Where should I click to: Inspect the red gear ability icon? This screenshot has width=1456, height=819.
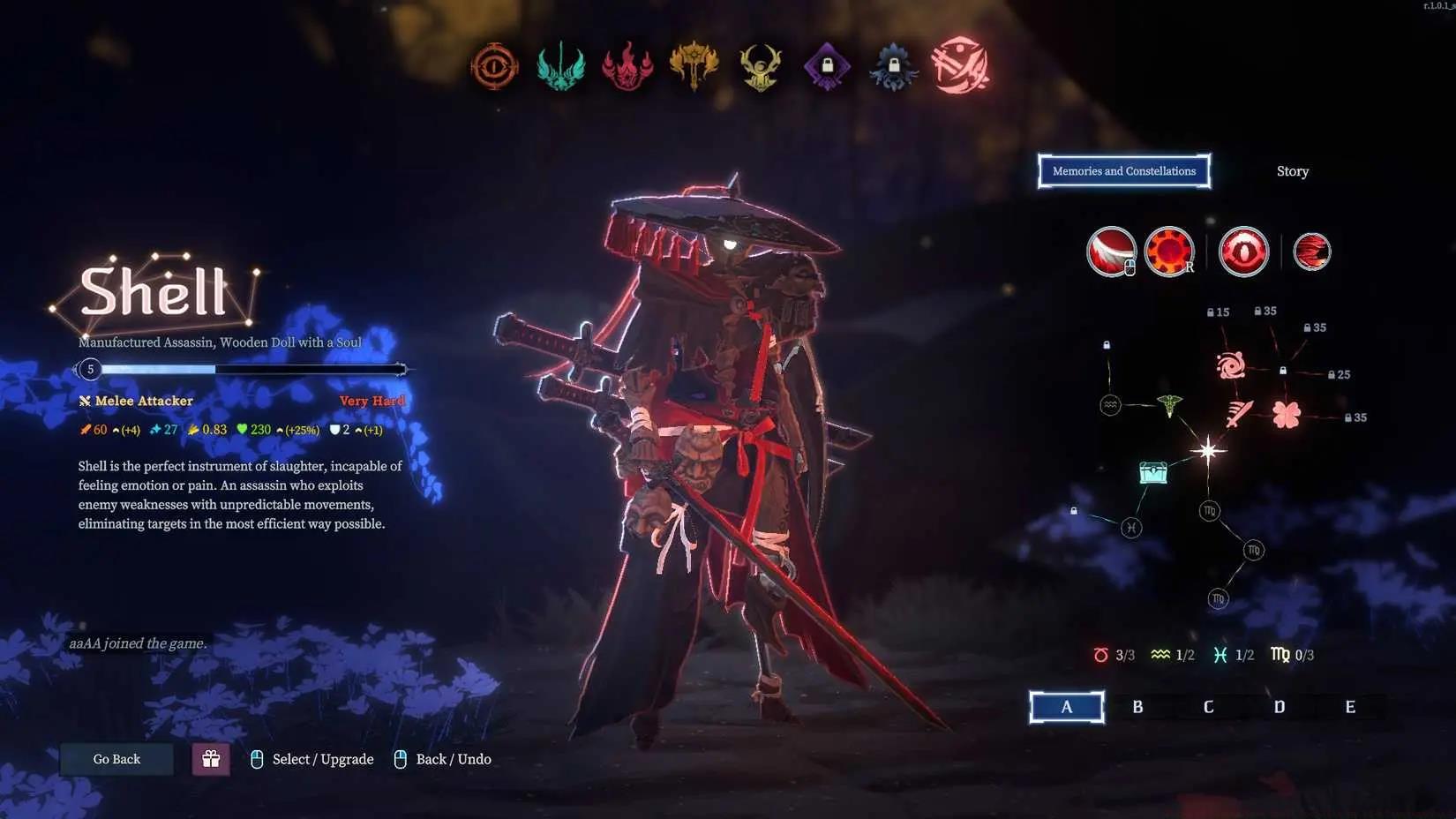point(1169,252)
